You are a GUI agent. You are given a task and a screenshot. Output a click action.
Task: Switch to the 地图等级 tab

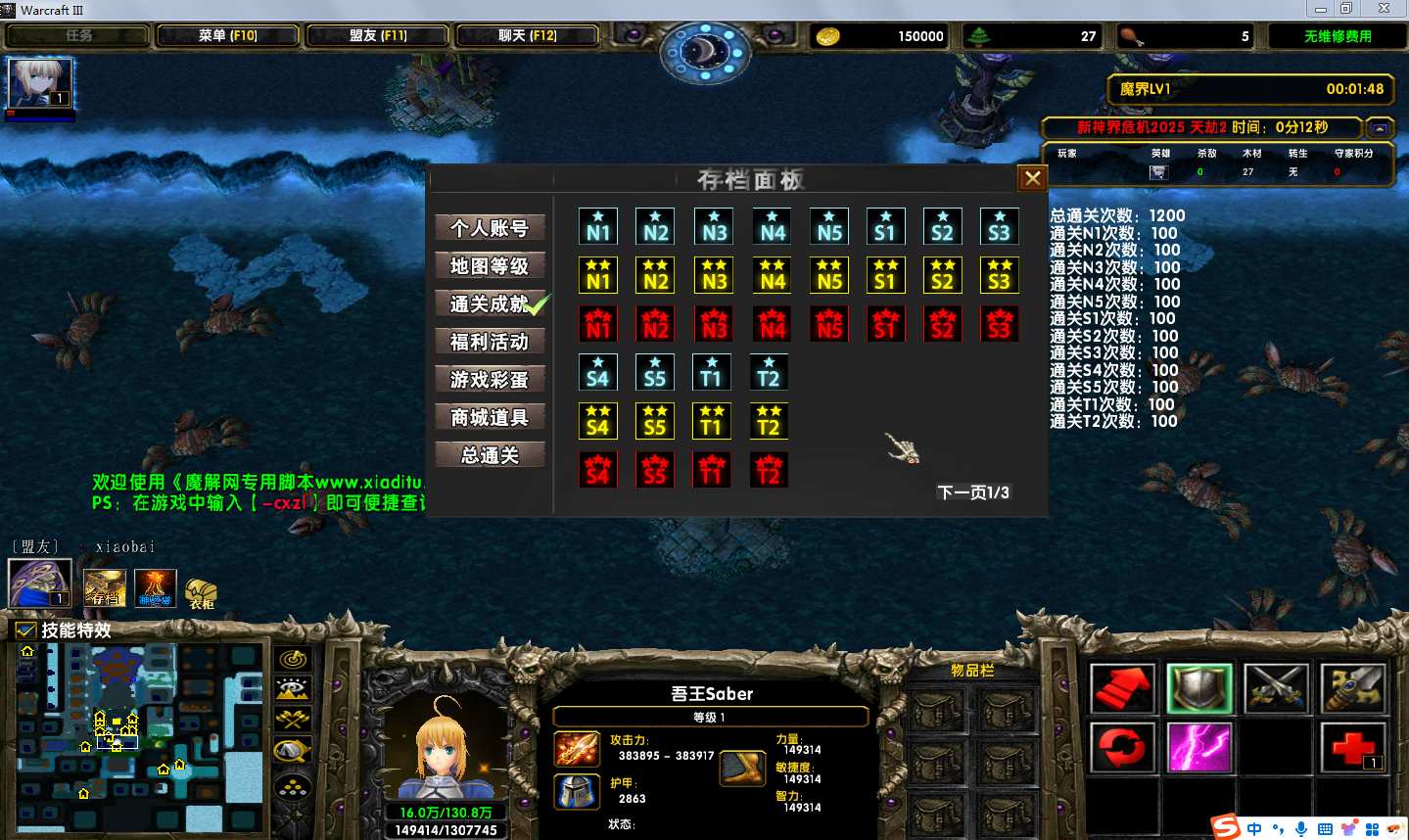tap(490, 266)
